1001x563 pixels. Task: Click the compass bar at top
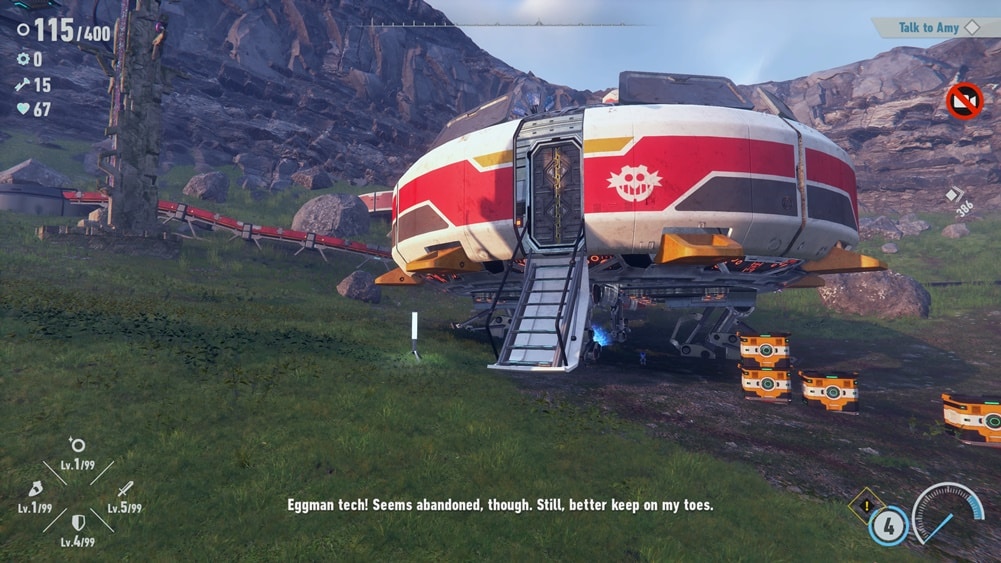click(x=501, y=23)
